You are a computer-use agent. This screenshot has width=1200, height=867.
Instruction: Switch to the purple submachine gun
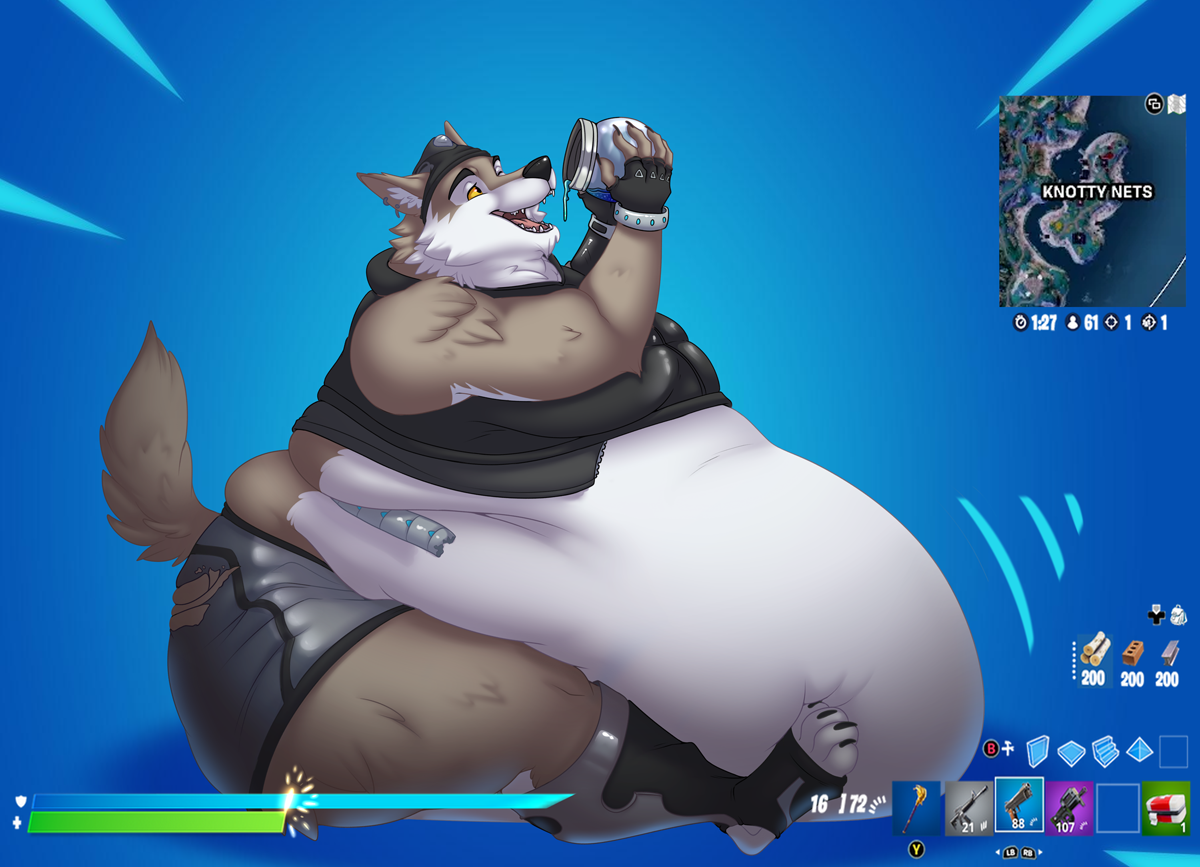[x=1068, y=807]
